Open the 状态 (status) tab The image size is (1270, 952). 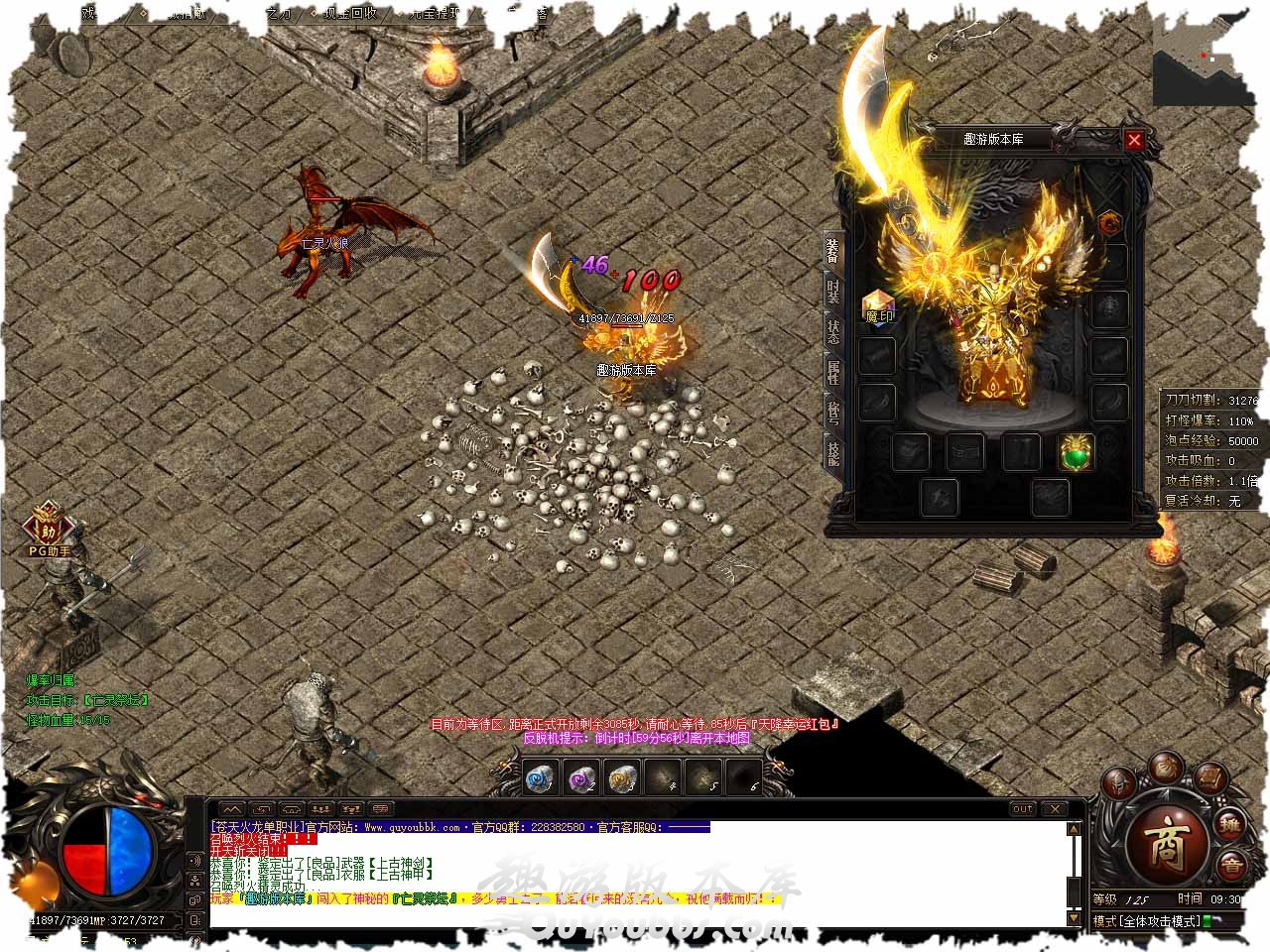pyautogui.click(x=833, y=332)
